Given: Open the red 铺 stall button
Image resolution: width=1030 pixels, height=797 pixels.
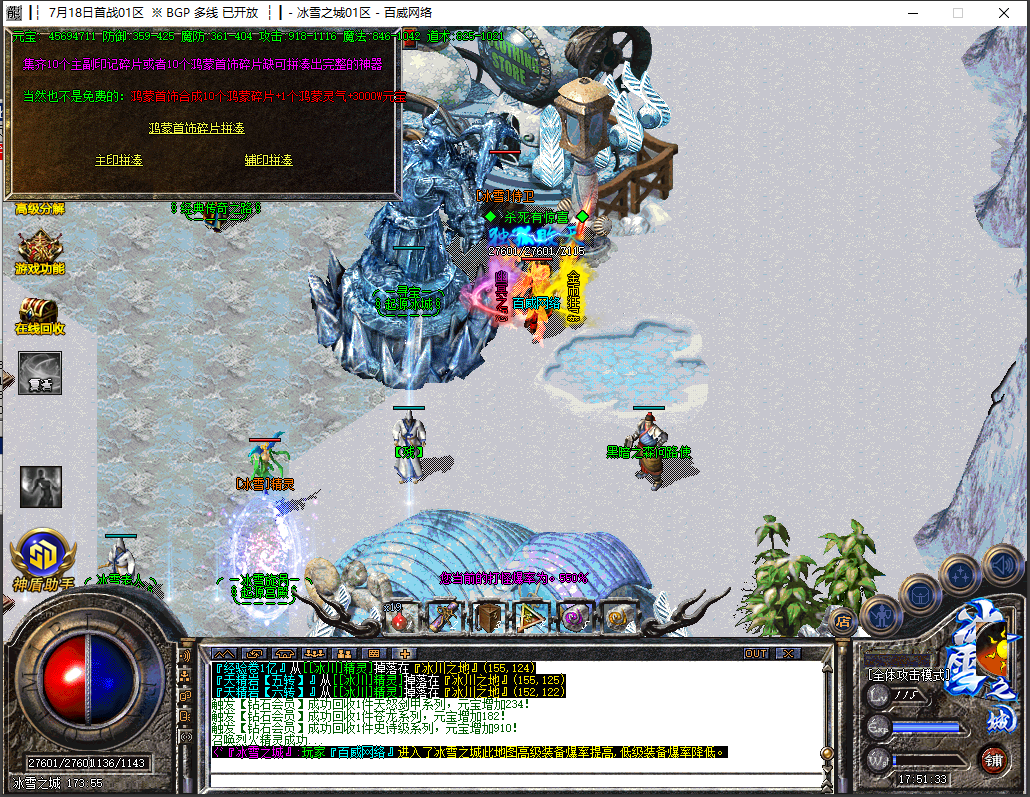Looking at the screenshot, I should point(993,758).
